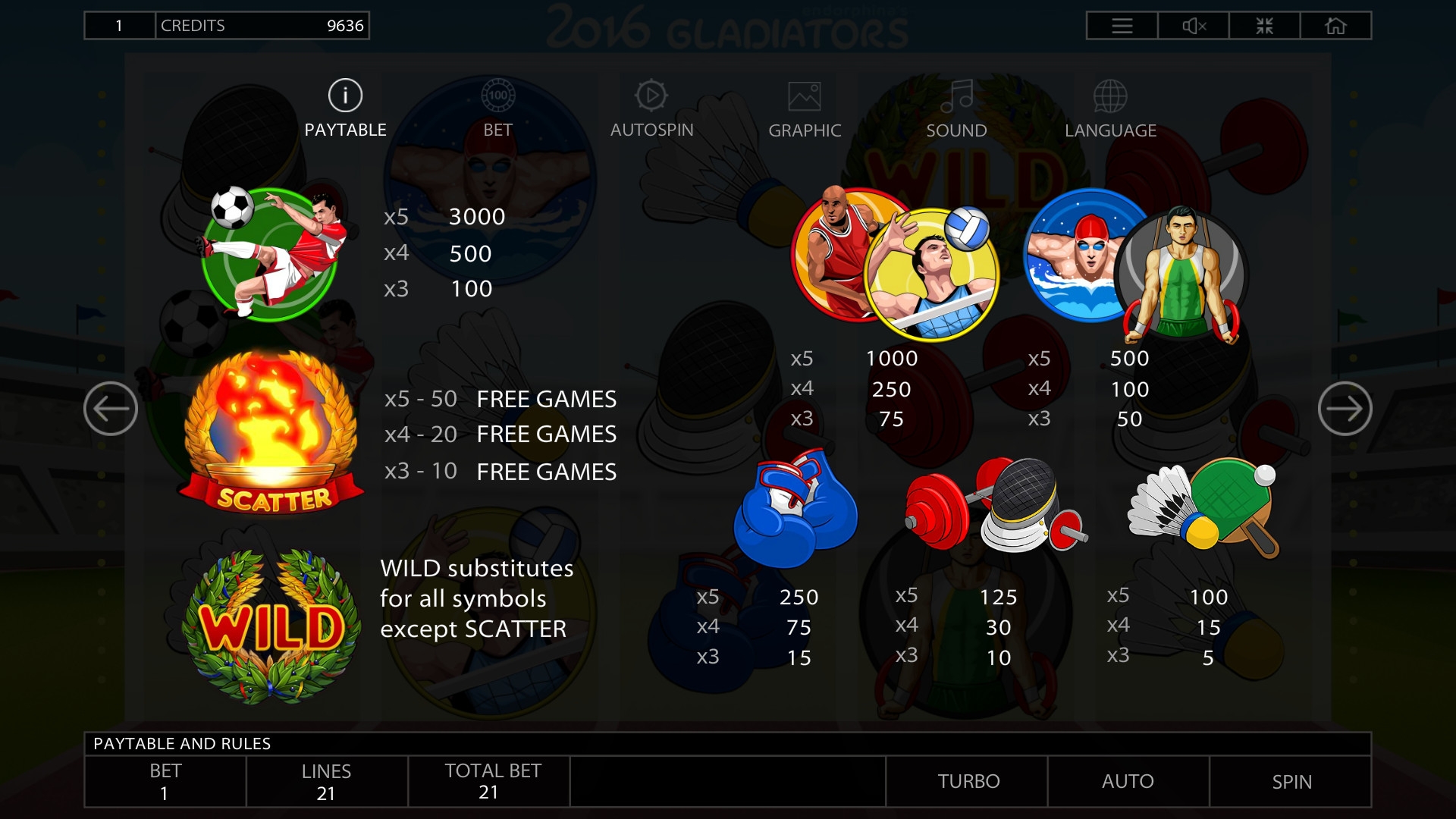This screenshot has height=819, width=1456.
Task: Toggle the muted speaker sound button
Action: click(1194, 26)
